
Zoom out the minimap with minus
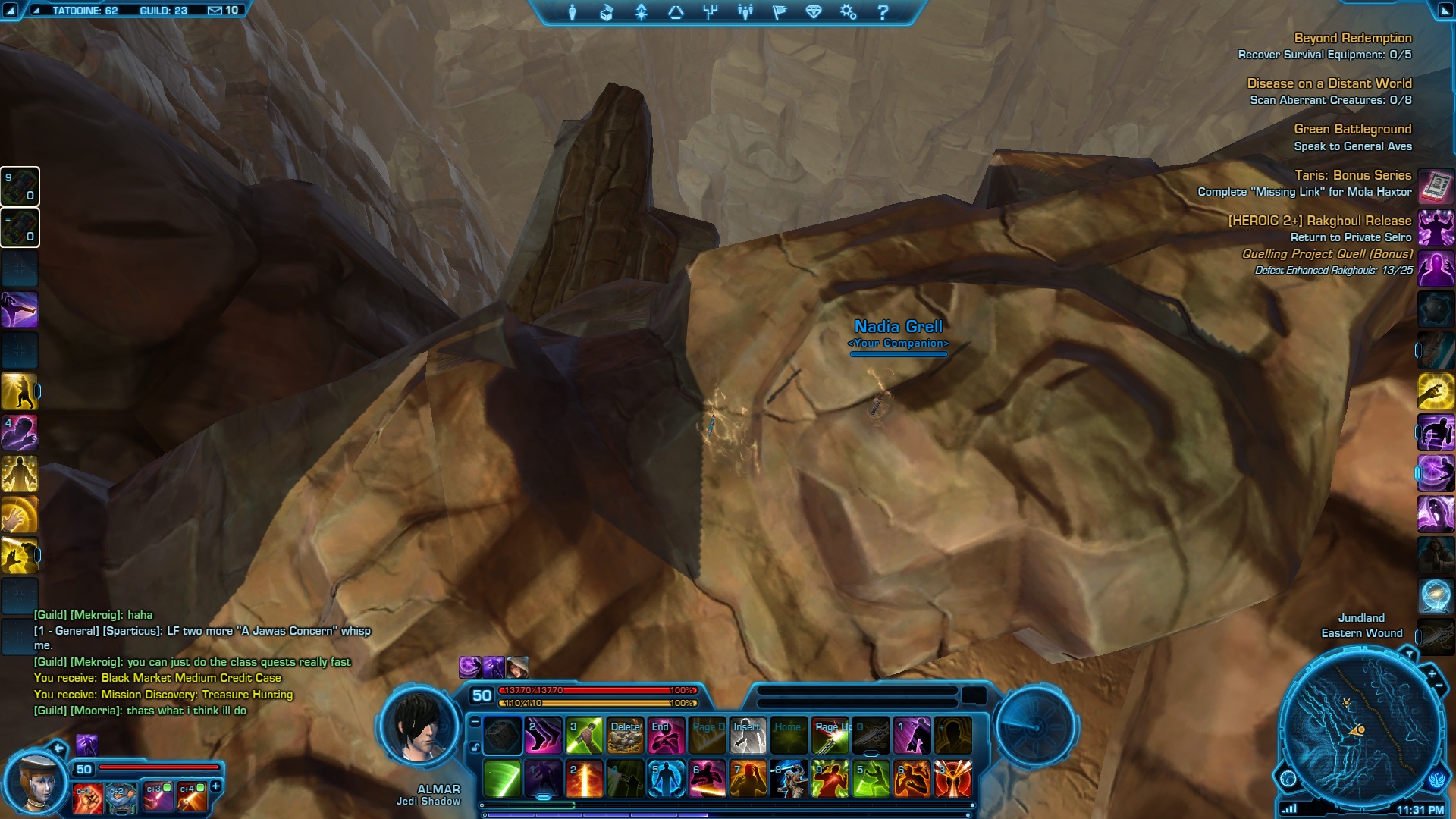click(1439, 686)
